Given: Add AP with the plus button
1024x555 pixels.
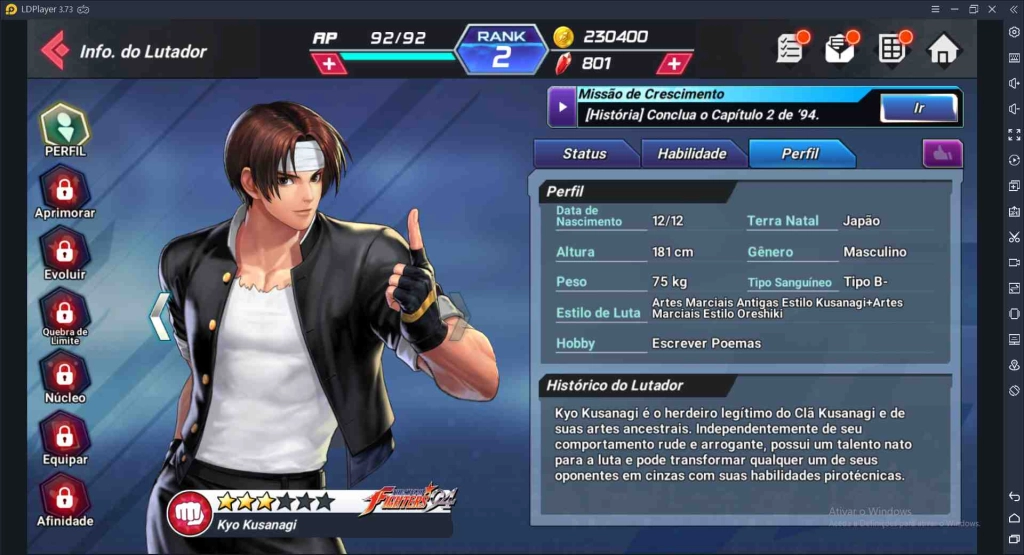Looking at the screenshot, I should [329, 64].
